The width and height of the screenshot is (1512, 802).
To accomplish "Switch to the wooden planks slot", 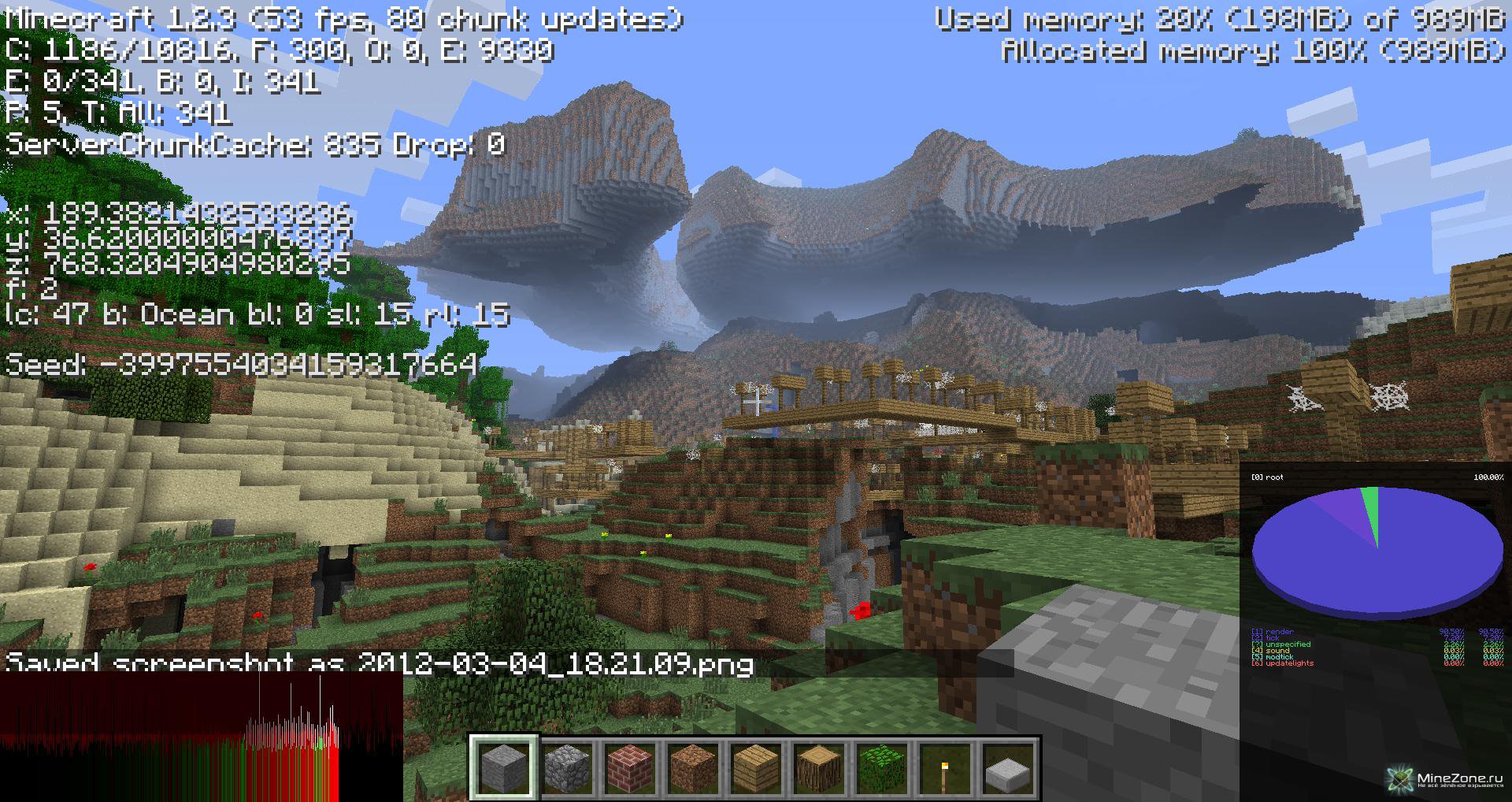I will coord(756,767).
